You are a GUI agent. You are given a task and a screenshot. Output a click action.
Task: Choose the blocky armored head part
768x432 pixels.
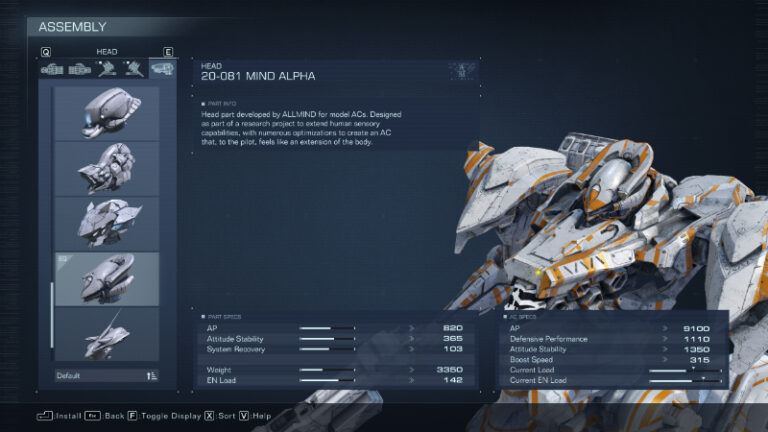(x=106, y=168)
